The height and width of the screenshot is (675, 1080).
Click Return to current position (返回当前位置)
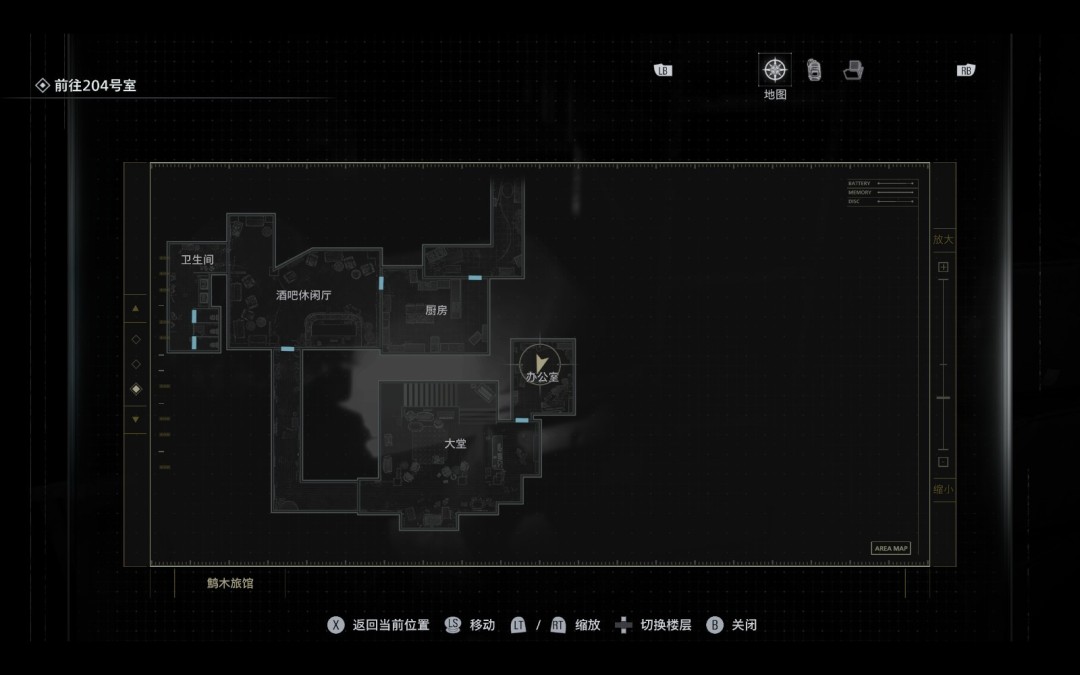click(x=390, y=625)
